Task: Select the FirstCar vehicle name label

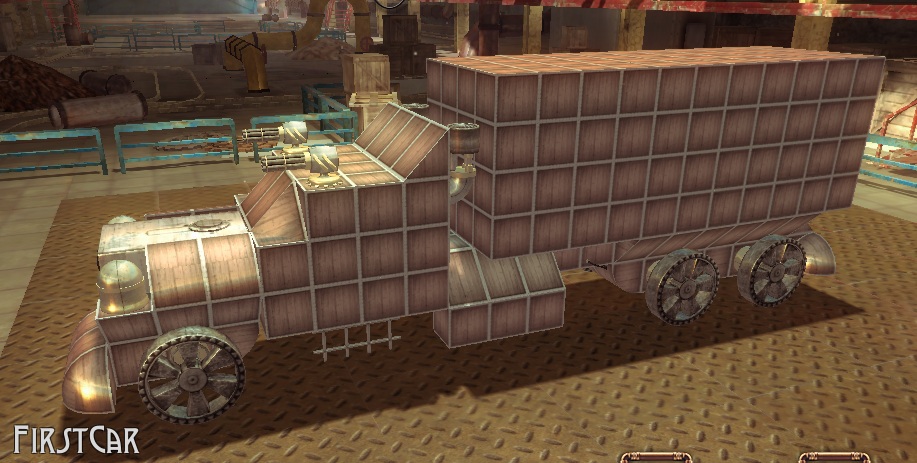Action: tap(75, 440)
